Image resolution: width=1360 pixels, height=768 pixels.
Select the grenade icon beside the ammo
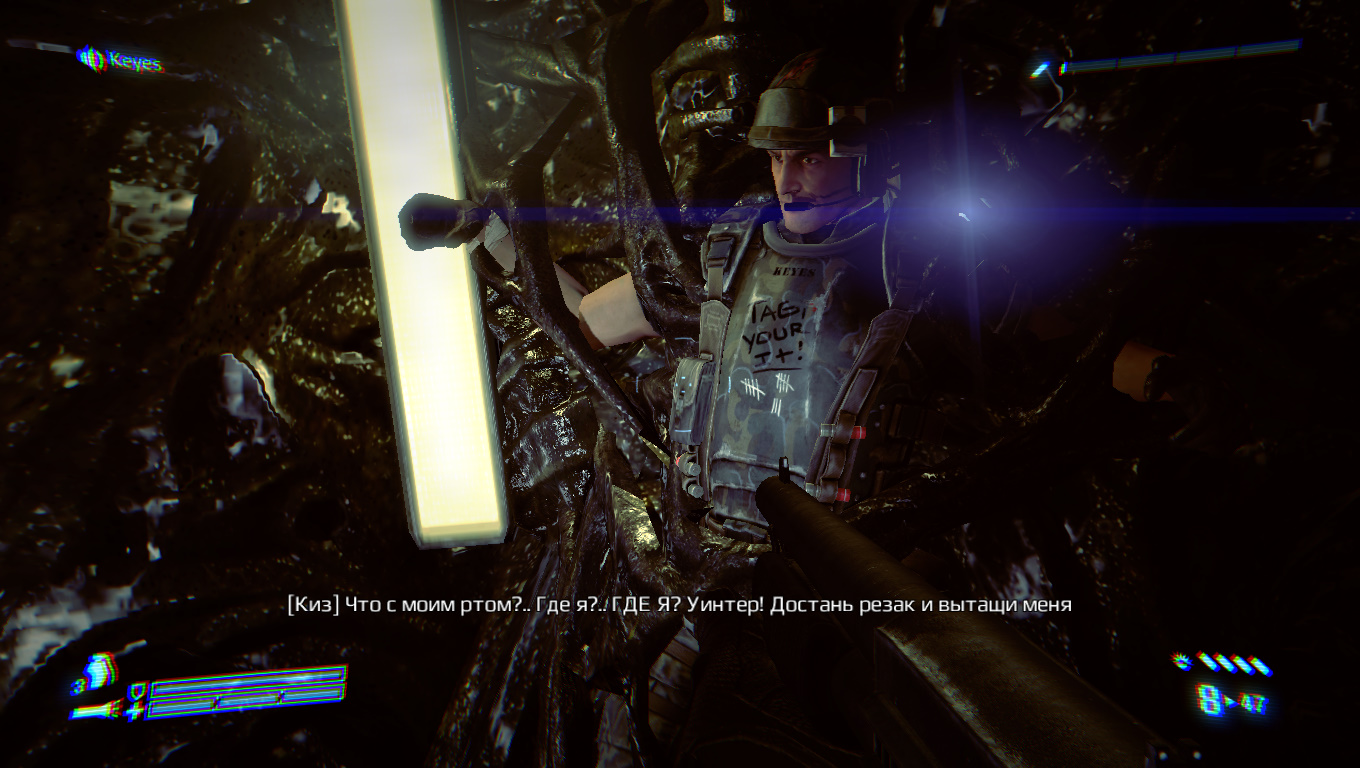[1183, 661]
